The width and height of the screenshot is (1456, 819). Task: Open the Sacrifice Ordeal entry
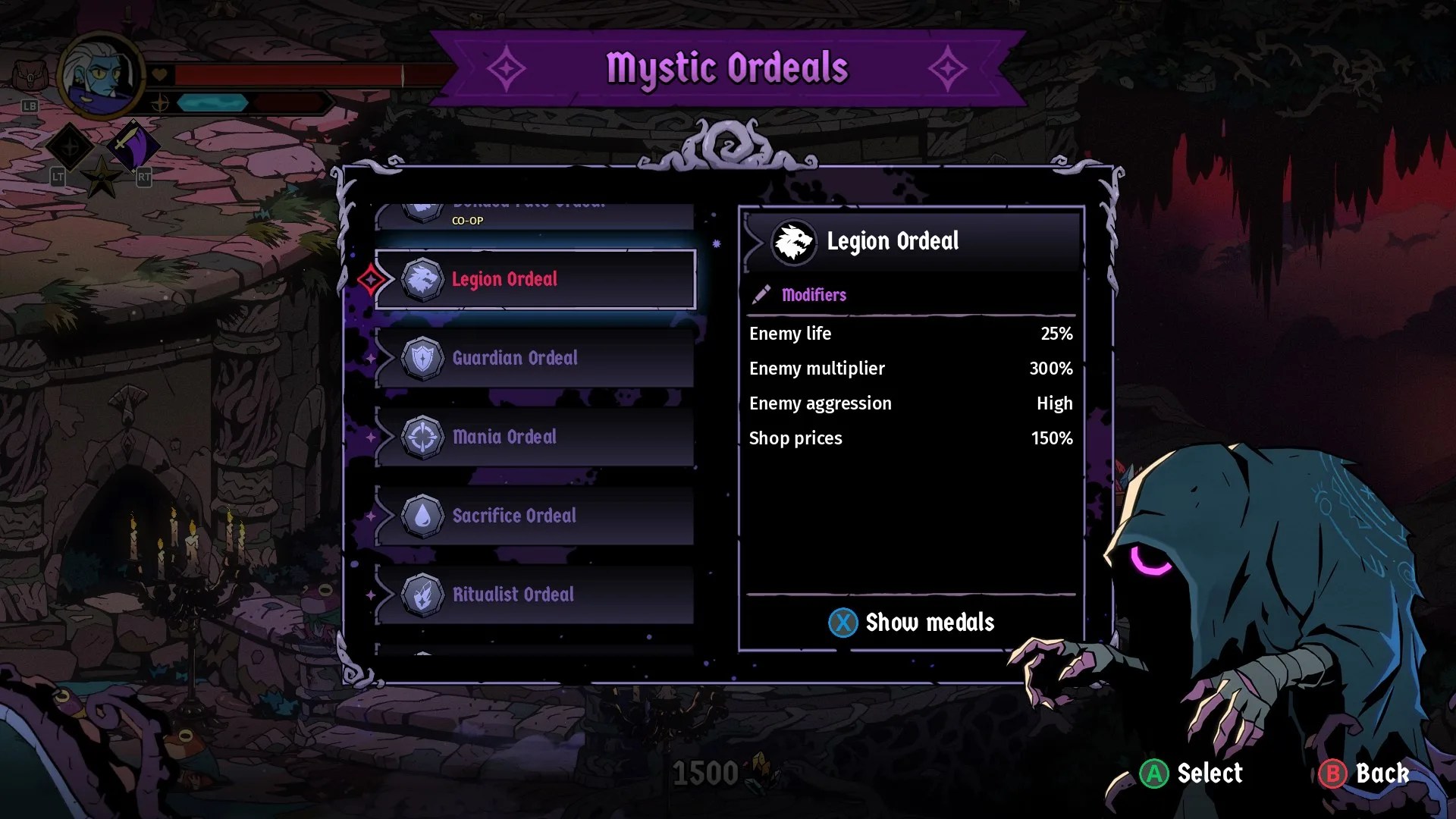click(x=535, y=516)
